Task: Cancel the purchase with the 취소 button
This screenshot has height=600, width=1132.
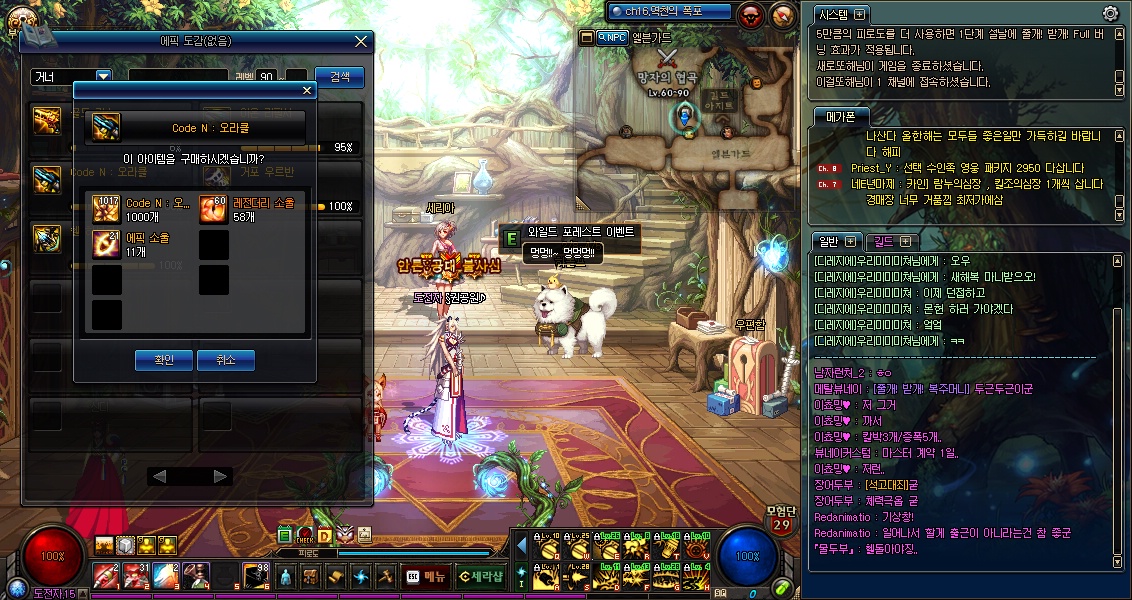Action: [225, 360]
